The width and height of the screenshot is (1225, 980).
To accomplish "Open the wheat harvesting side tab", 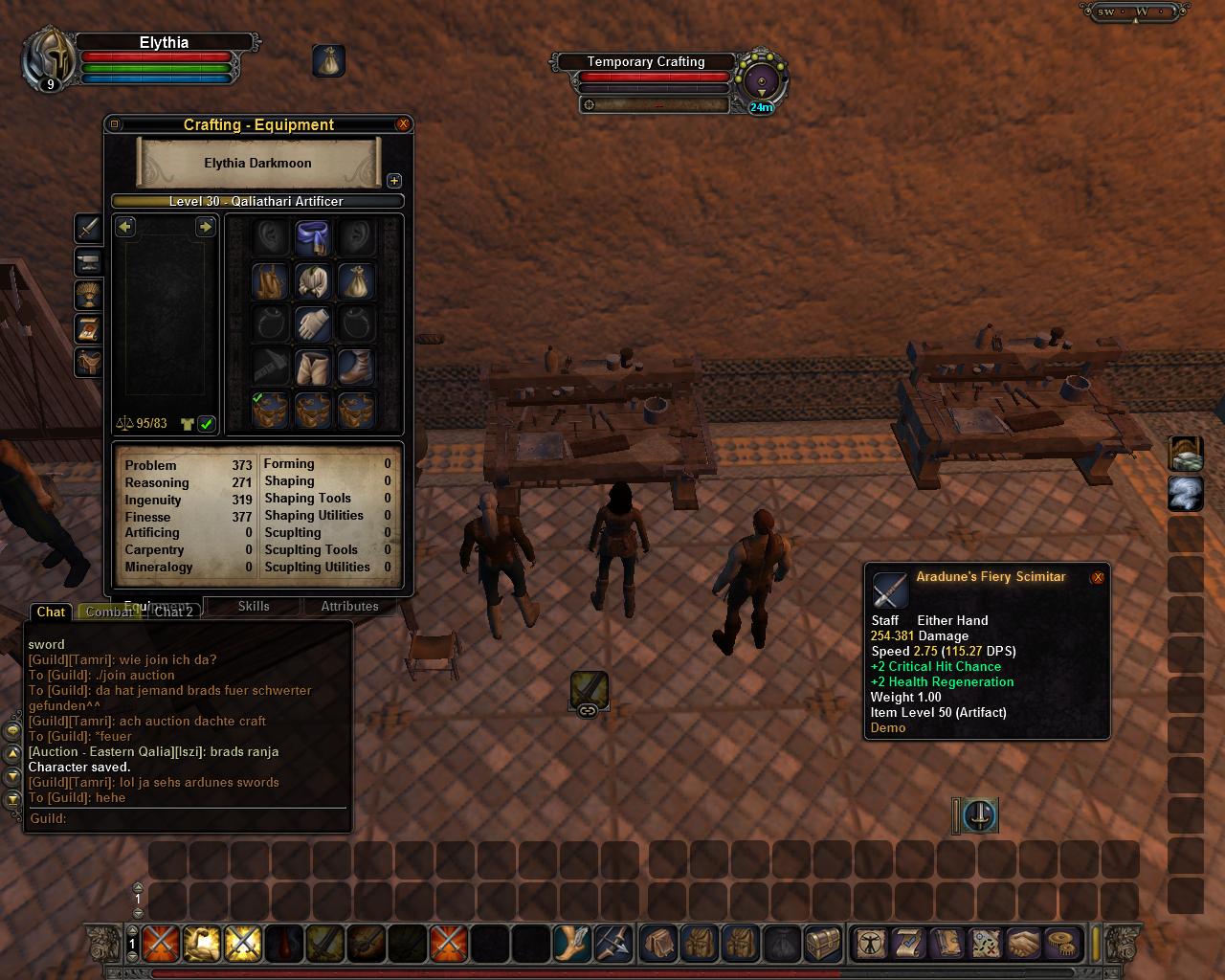I will point(89,295).
